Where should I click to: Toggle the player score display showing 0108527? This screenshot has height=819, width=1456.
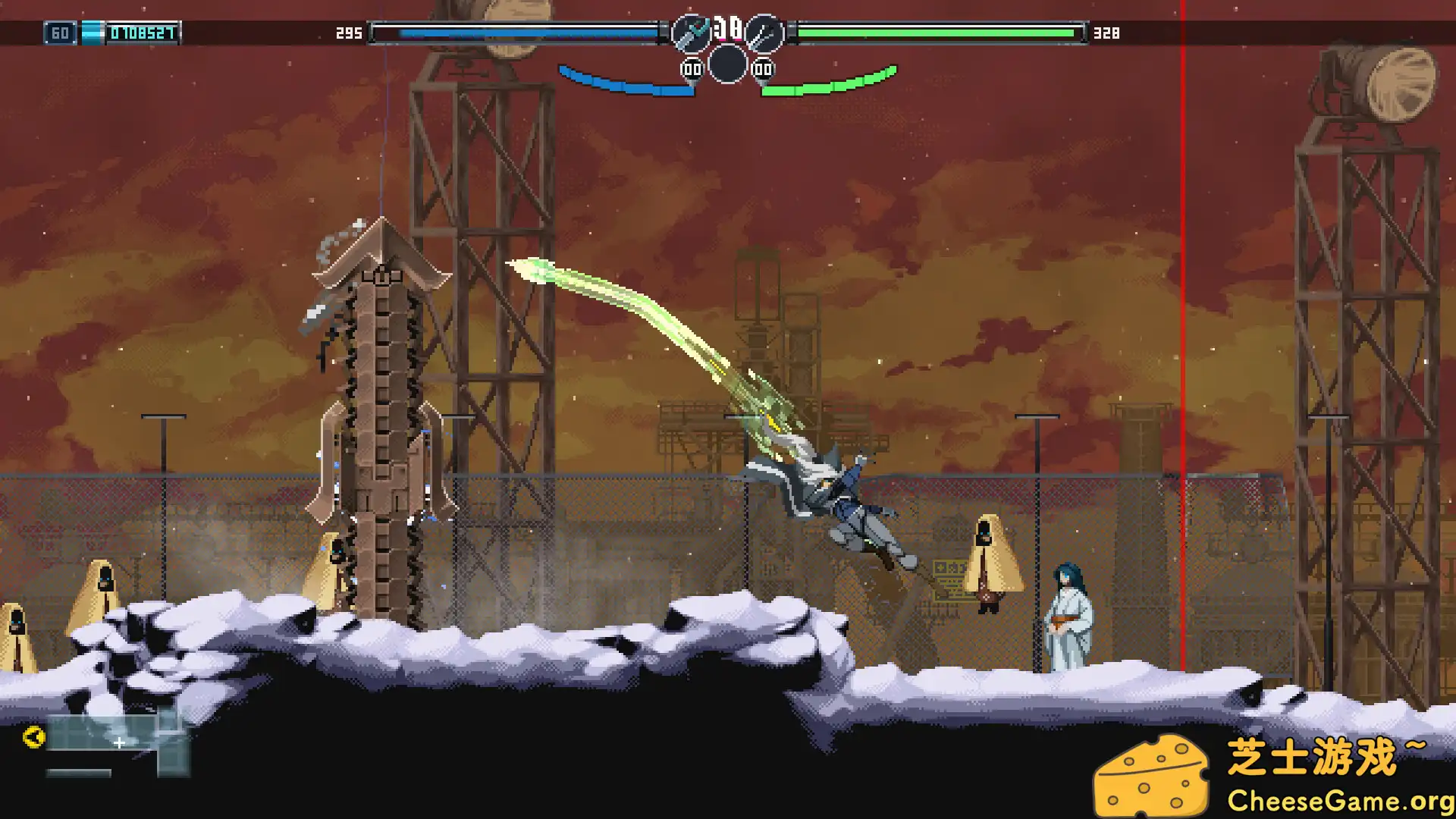click(x=143, y=33)
